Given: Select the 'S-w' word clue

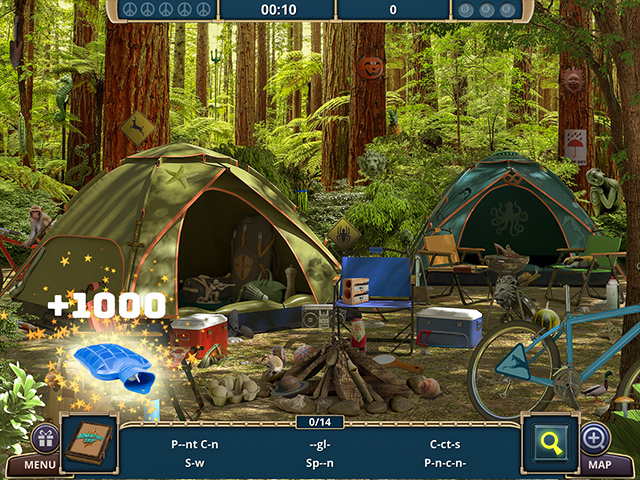Looking at the screenshot, I should [196, 463].
